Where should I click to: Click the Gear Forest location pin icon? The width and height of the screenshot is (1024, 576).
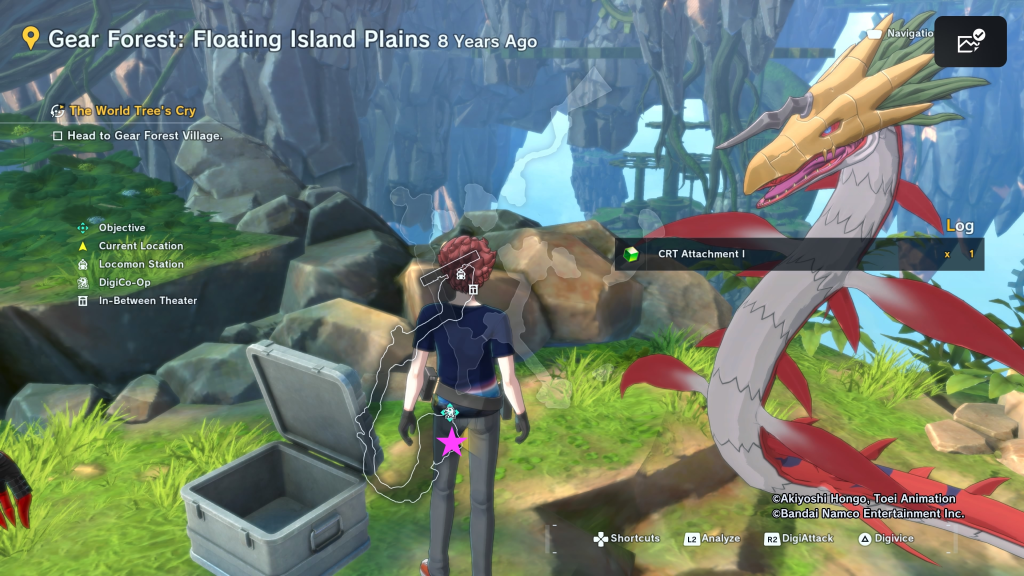(31, 39)
